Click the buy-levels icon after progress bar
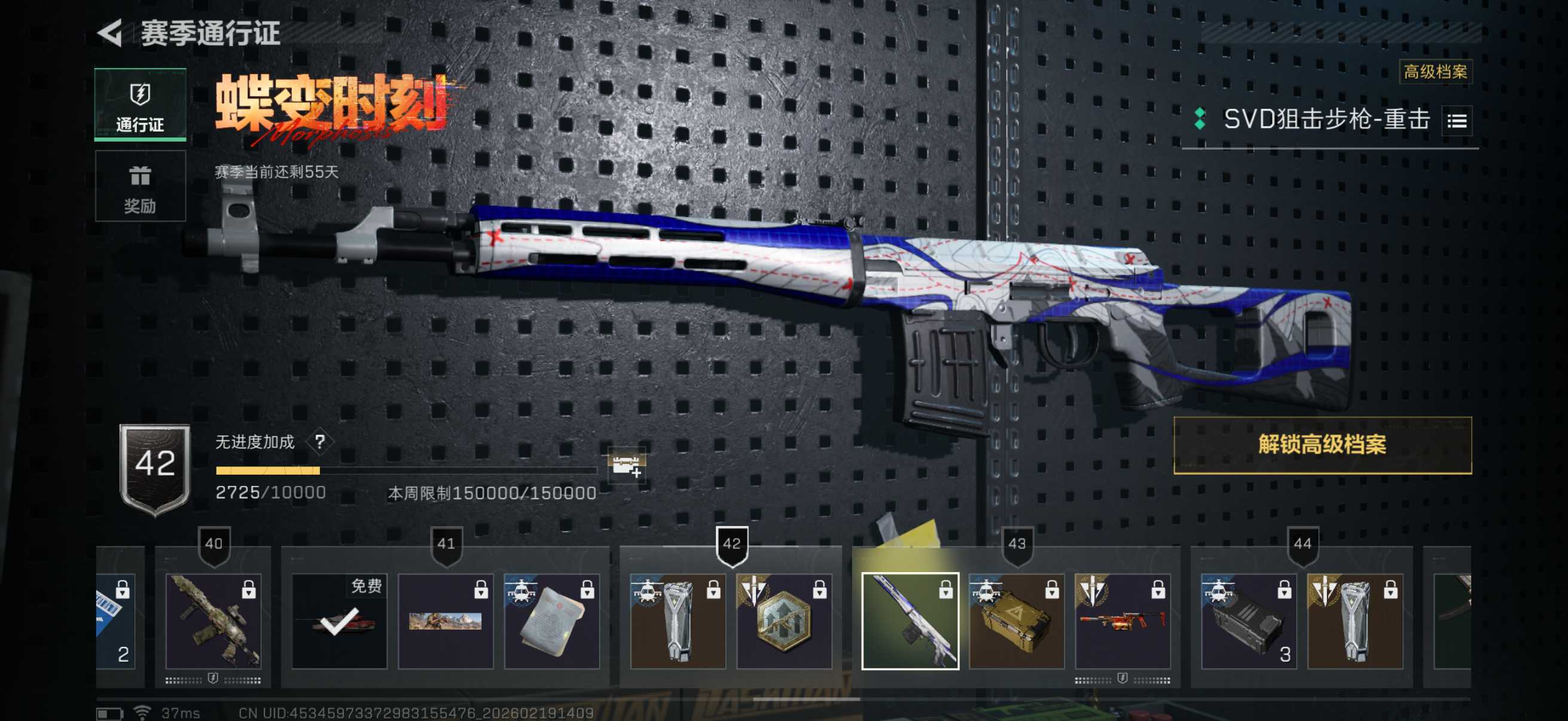1568x721 pixels. (626, 466)
